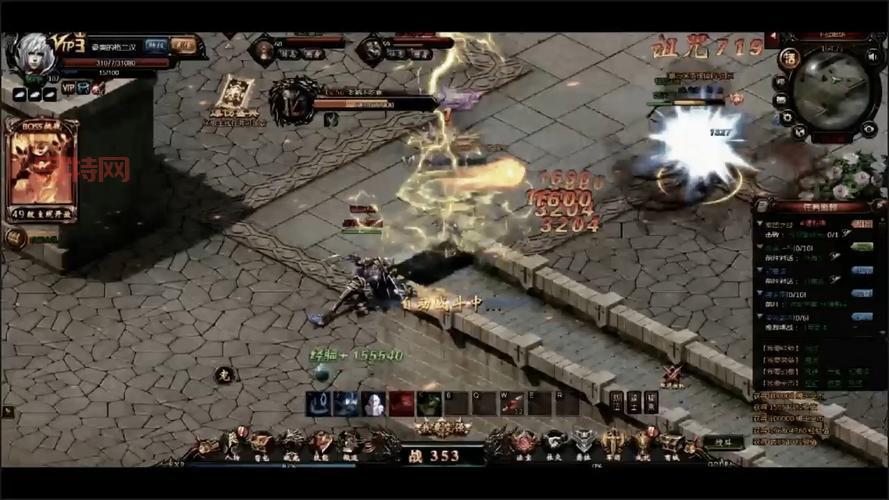Click the rectangular button at bottom right

coord(722,440)
